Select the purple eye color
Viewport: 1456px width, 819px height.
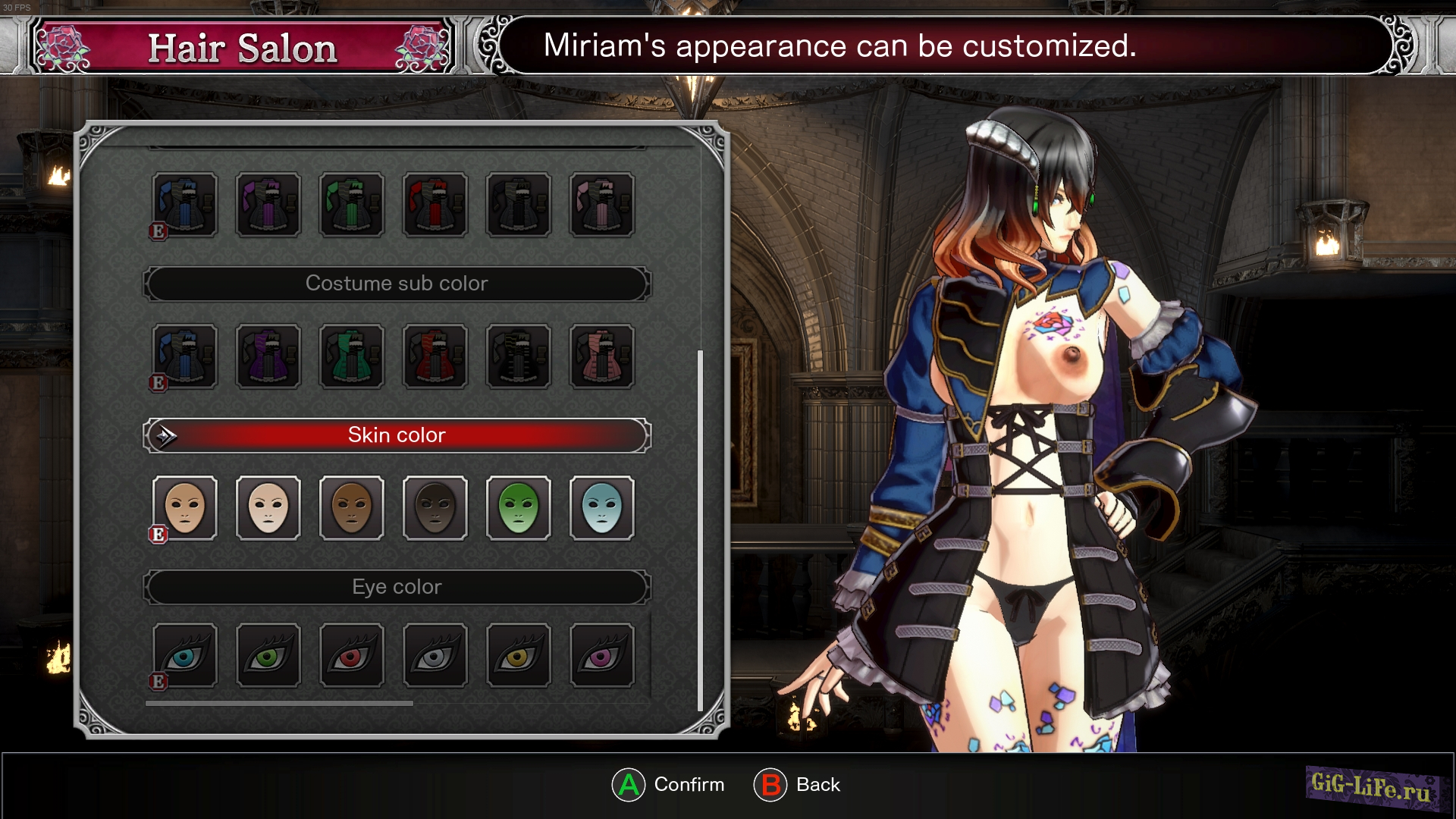click(x=602, y=656)
